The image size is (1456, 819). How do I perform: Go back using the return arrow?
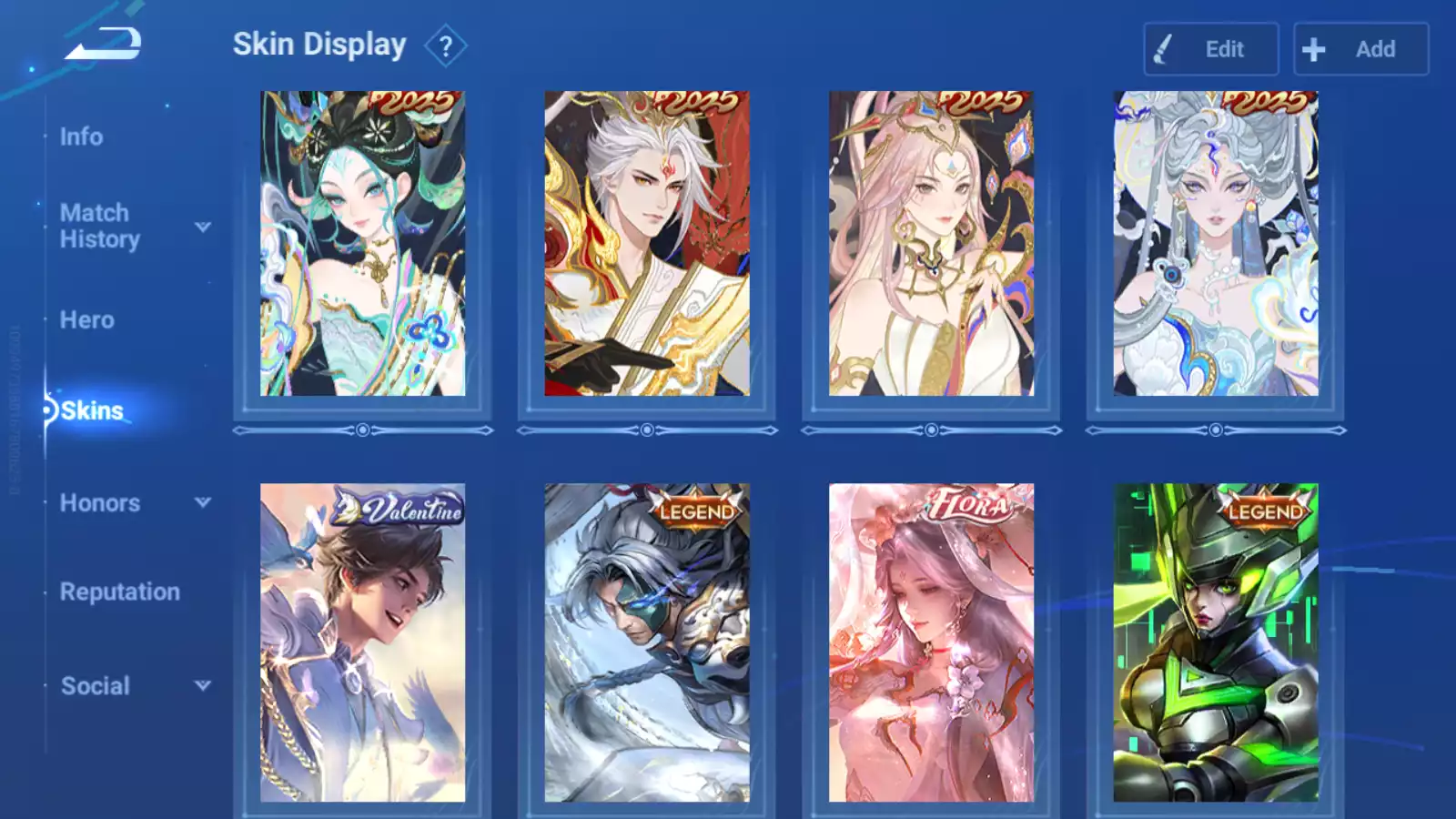[103, 45]
